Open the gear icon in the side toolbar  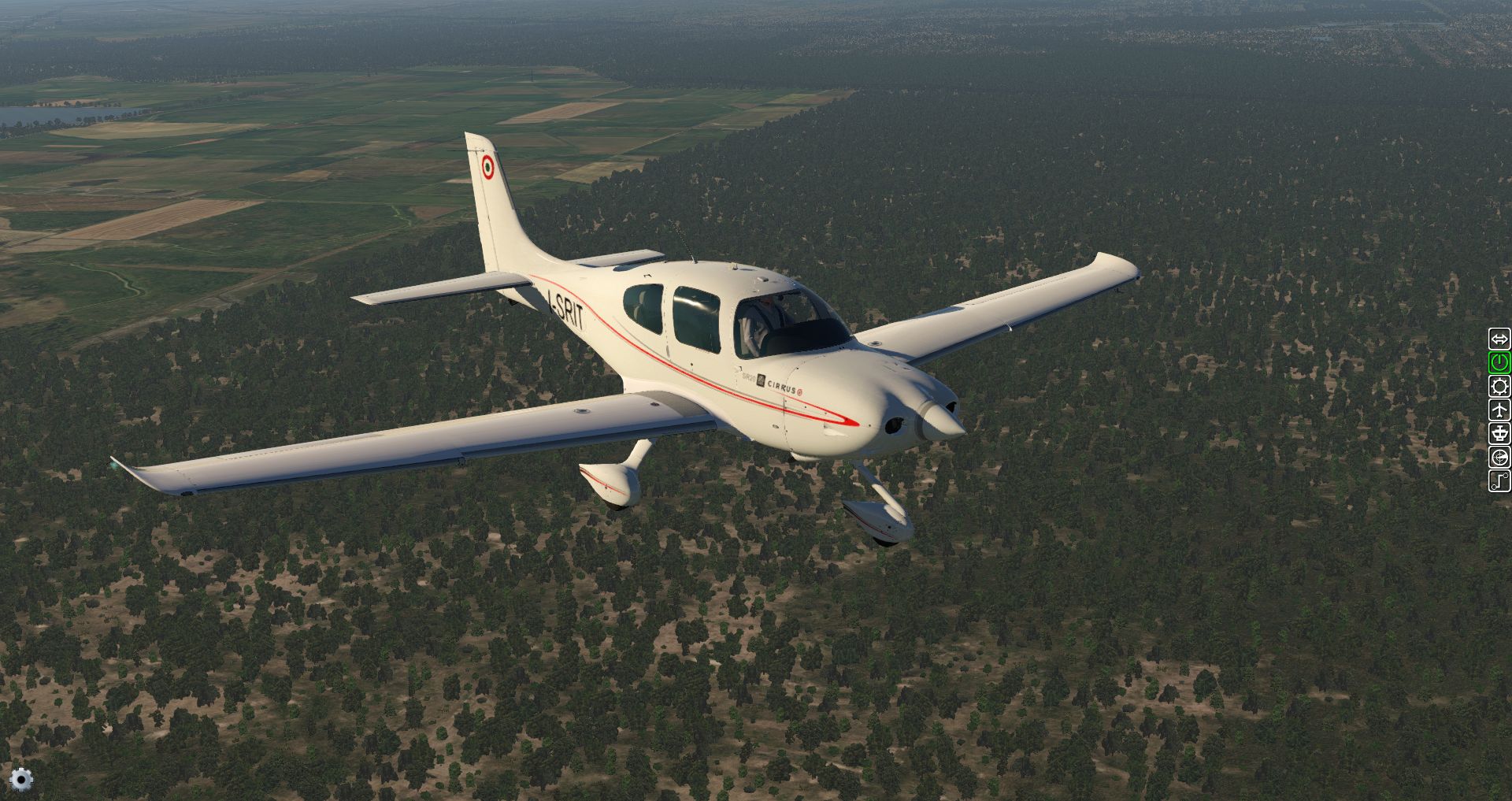coord(1499,386)
